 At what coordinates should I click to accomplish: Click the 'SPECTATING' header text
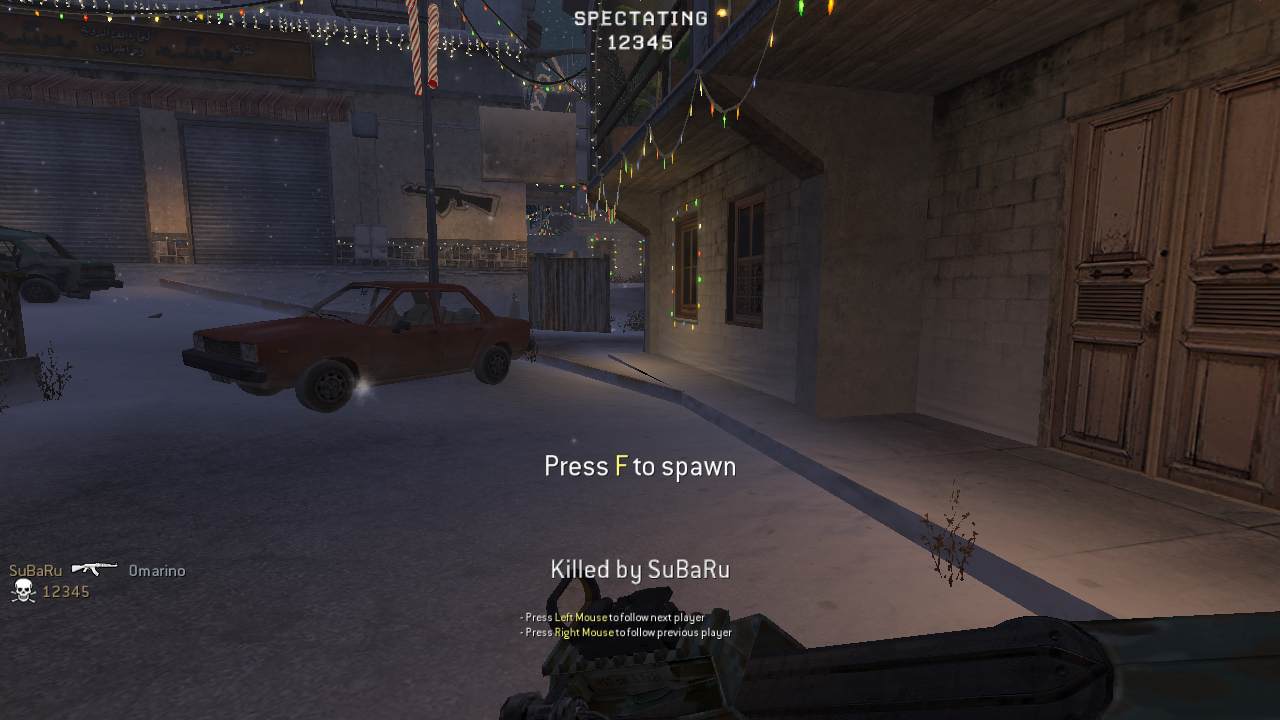tap(638, 16)
